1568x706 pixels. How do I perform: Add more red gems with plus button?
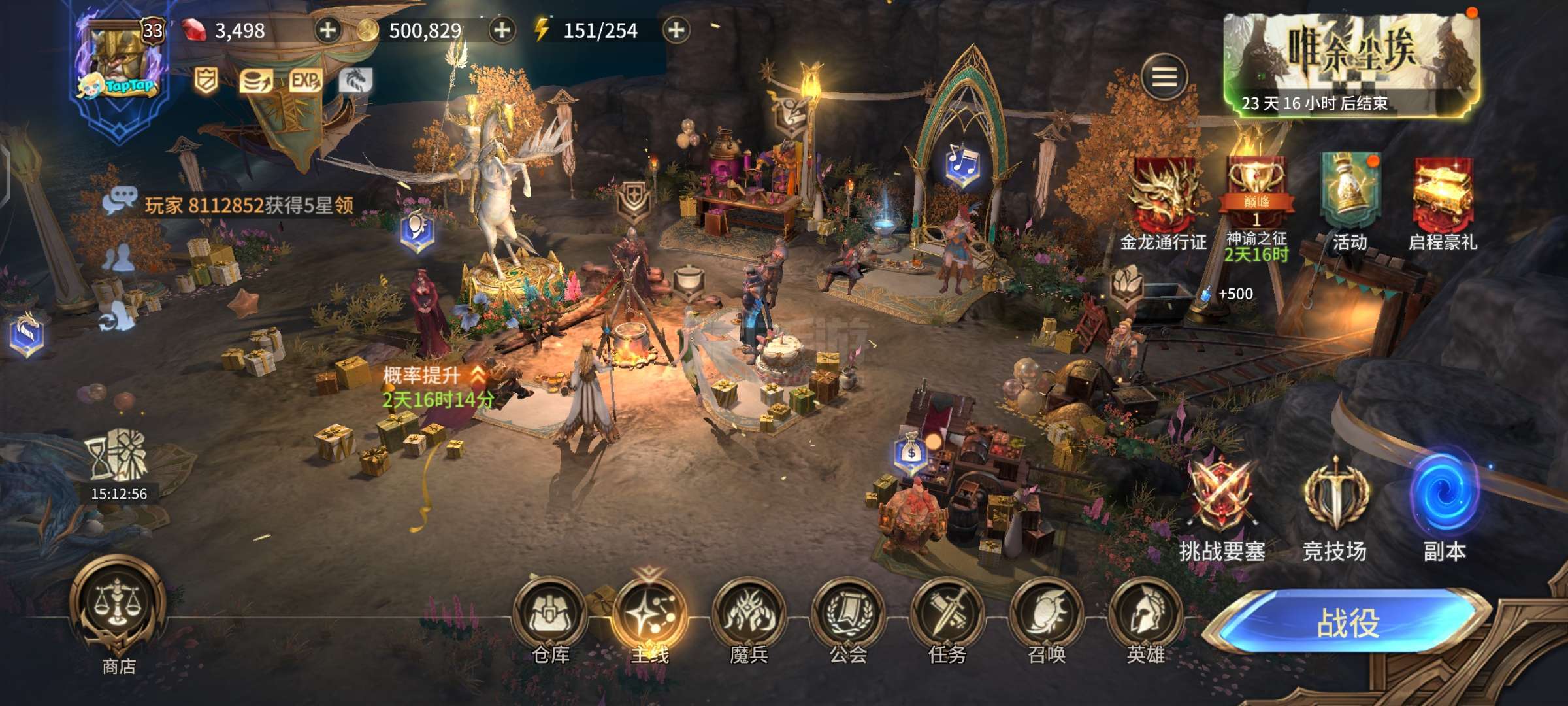pyautogui.click(x=327, y=30)
